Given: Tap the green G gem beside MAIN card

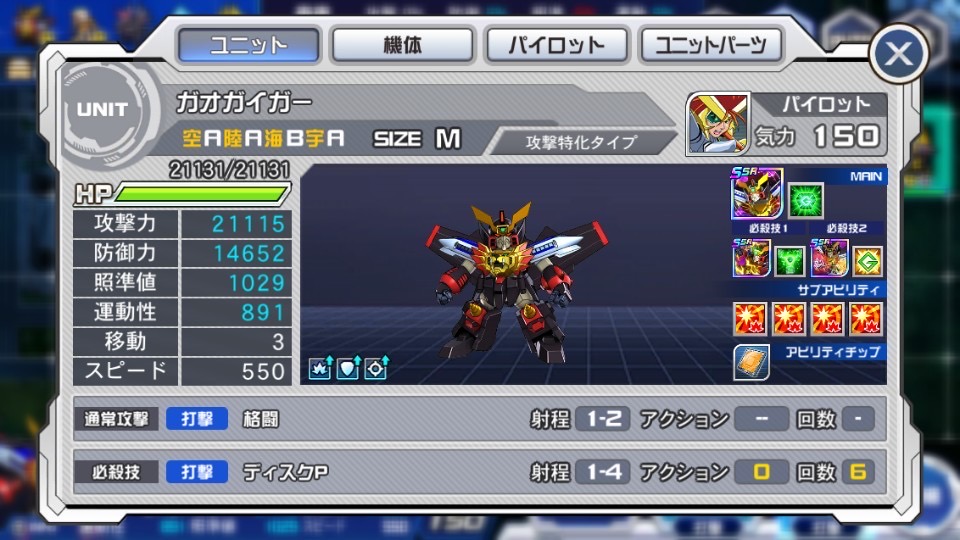Looking at the screenshot, I should point(805,200).
